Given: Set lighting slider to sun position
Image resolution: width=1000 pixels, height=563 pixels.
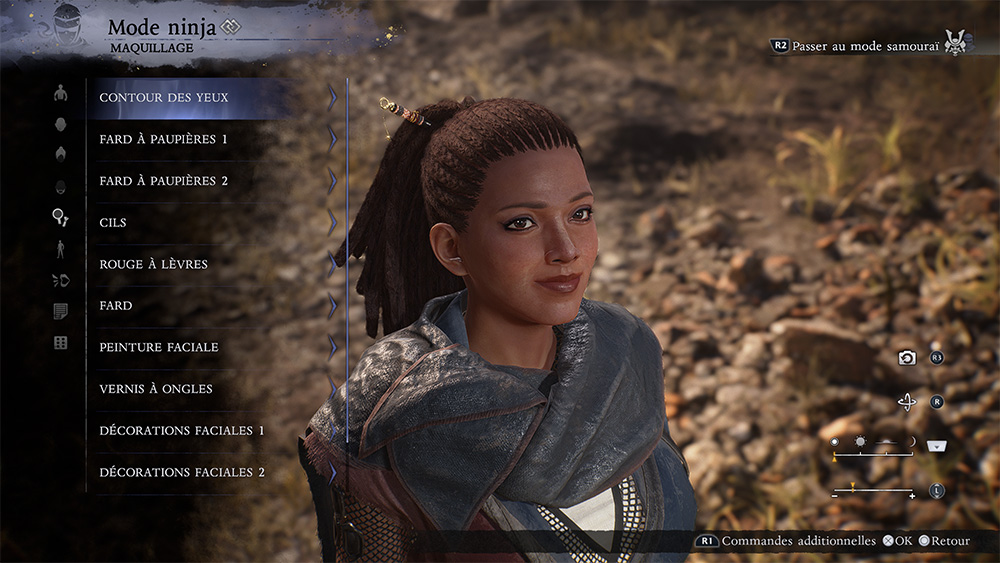Looking at the screenshot, I should pyautogui.click(x=858, y=441).
